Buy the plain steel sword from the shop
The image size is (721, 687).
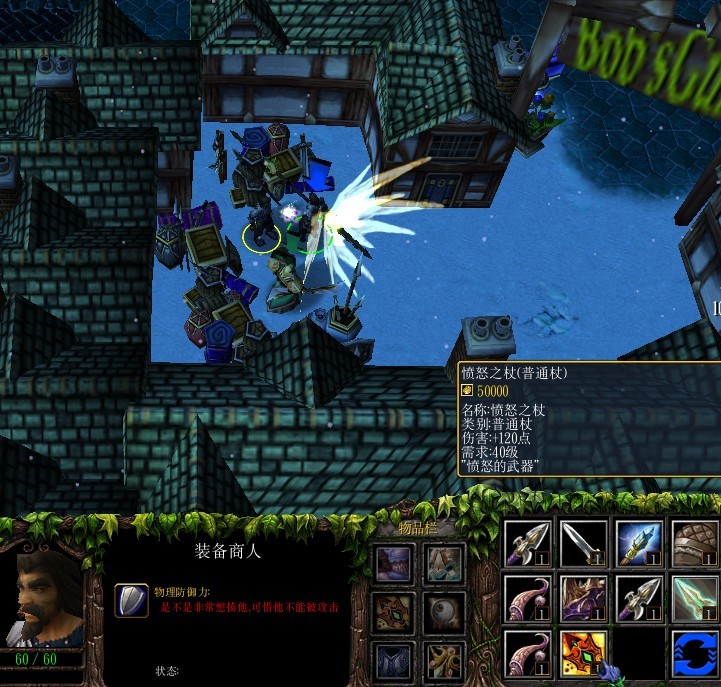point(585,545)
